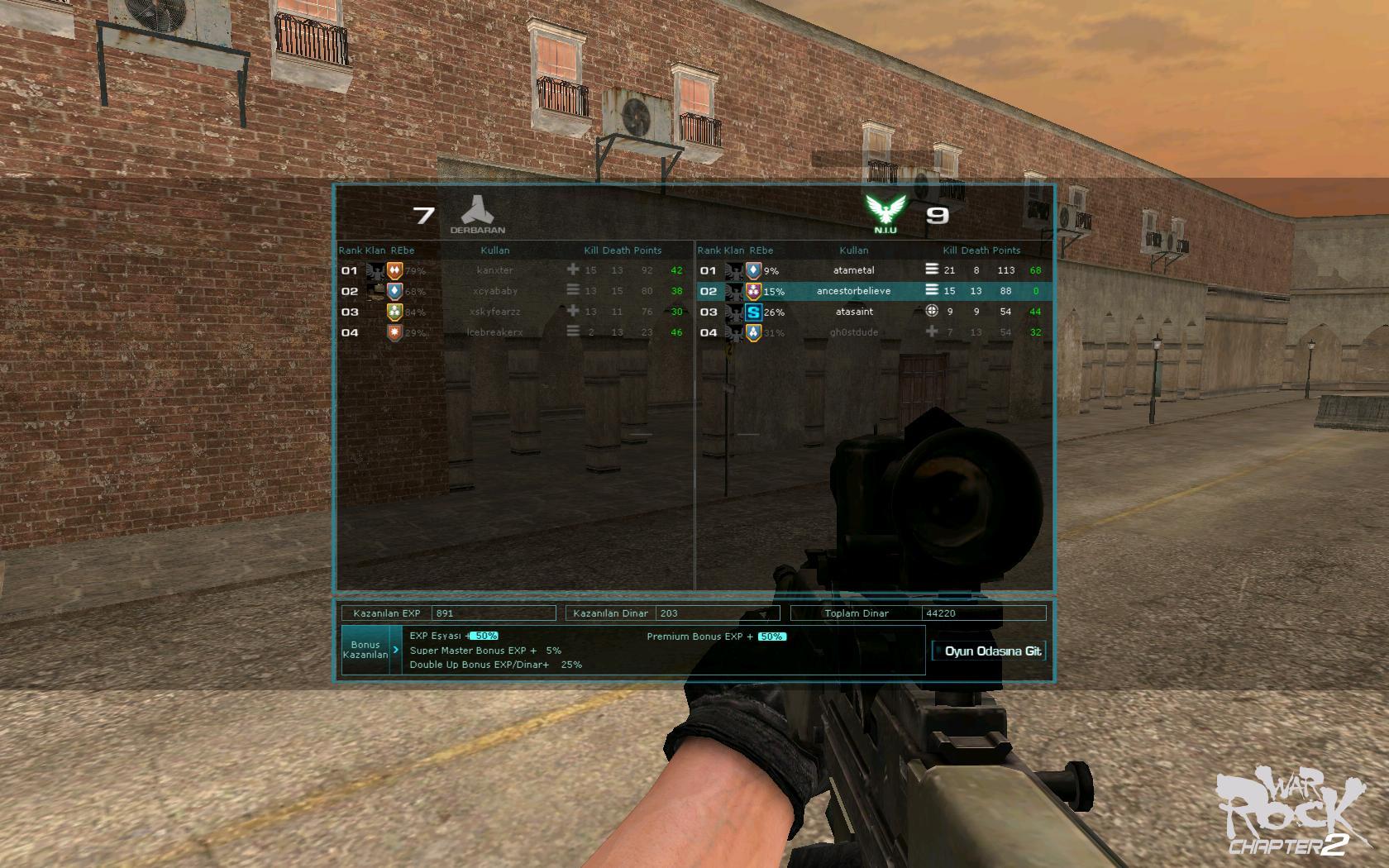Pick the kanxter scoreboard row

pos(494,270)
